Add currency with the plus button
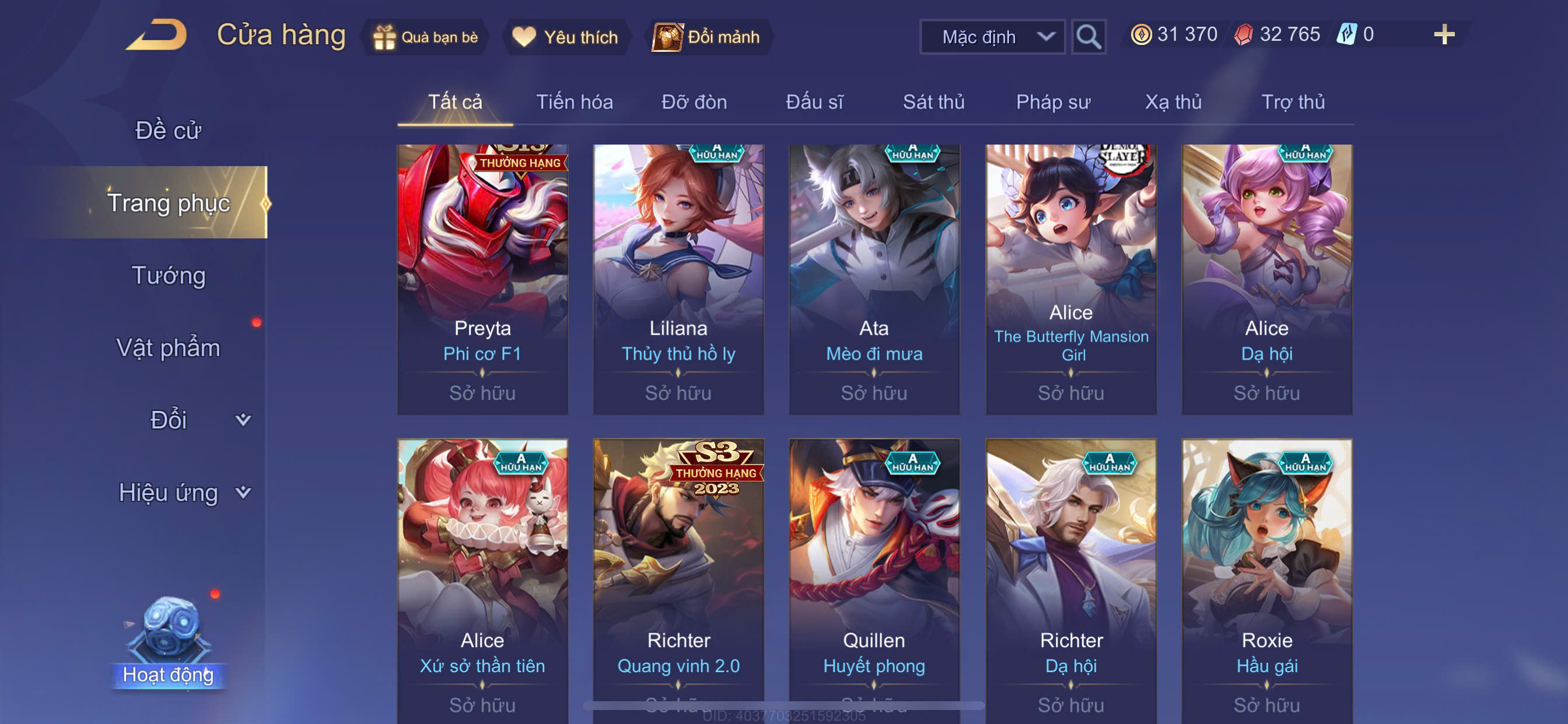1568x724 pixels. (x=1443, y=34)
